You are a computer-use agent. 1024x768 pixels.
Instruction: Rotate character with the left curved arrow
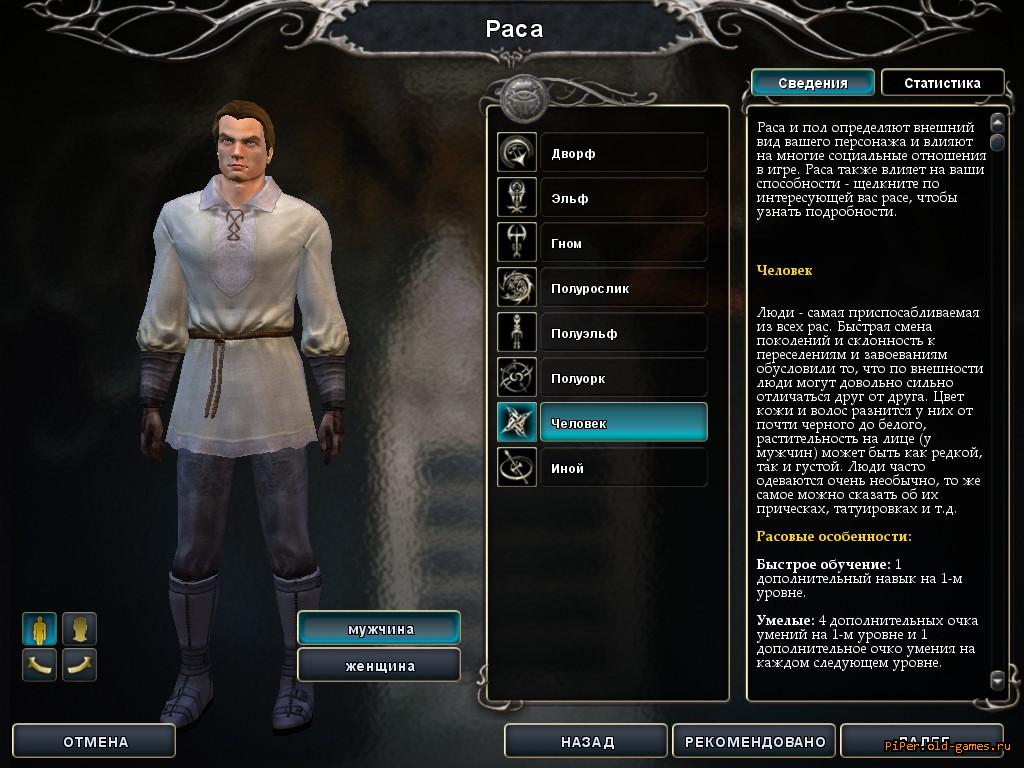(40, 664)
